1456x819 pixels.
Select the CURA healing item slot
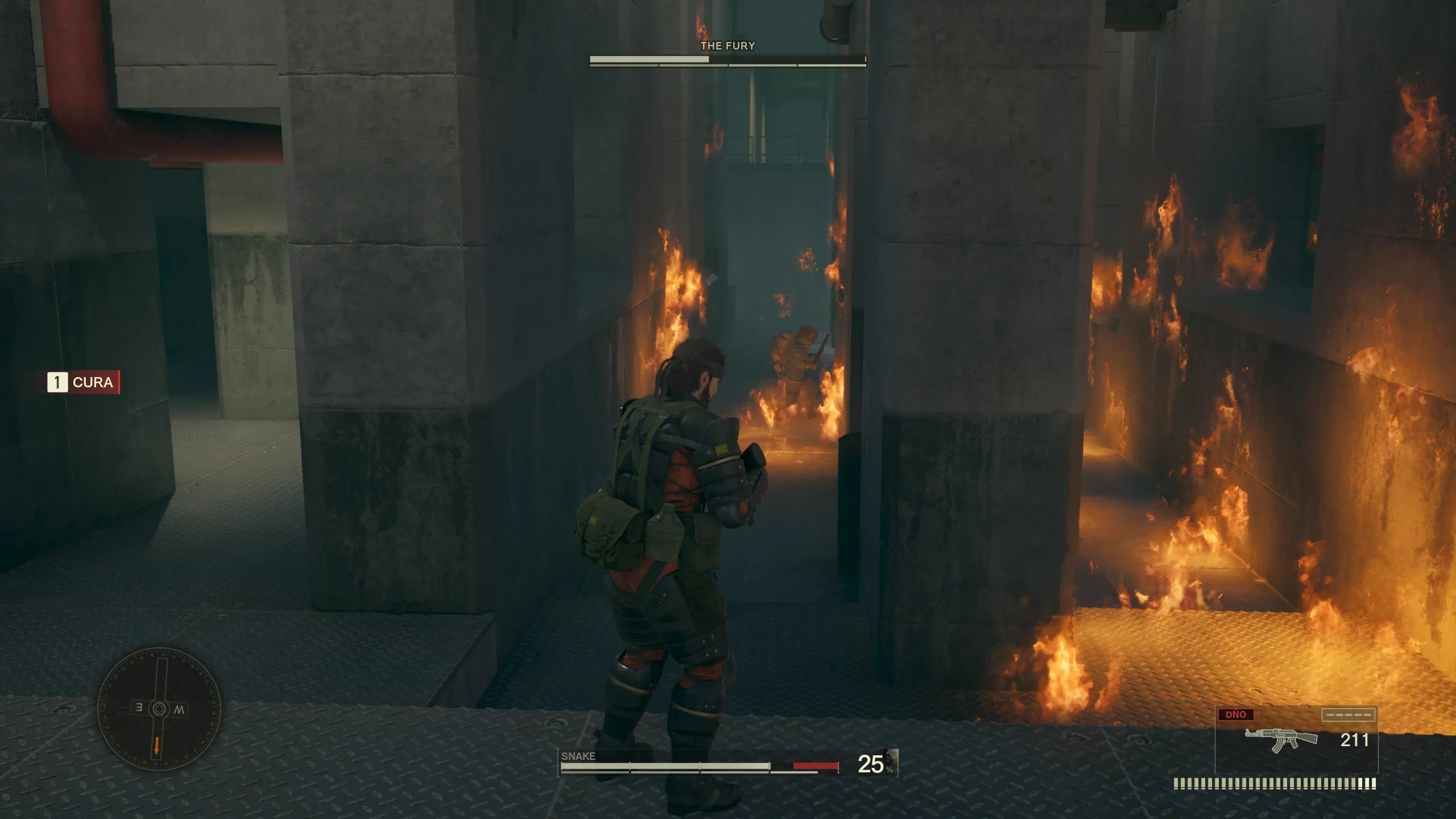click(x=83, y=382)
